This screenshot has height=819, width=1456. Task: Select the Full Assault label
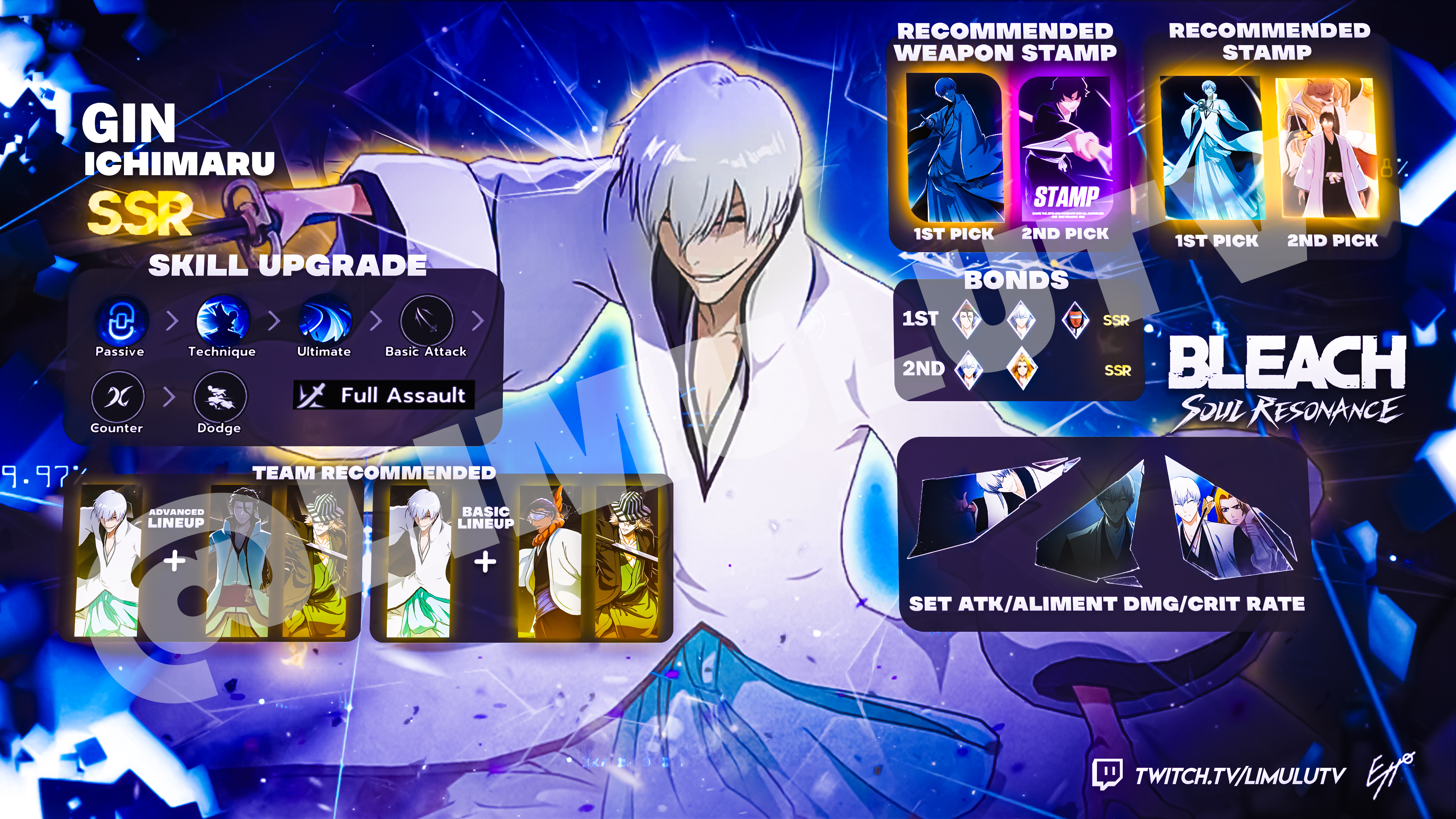384,395
